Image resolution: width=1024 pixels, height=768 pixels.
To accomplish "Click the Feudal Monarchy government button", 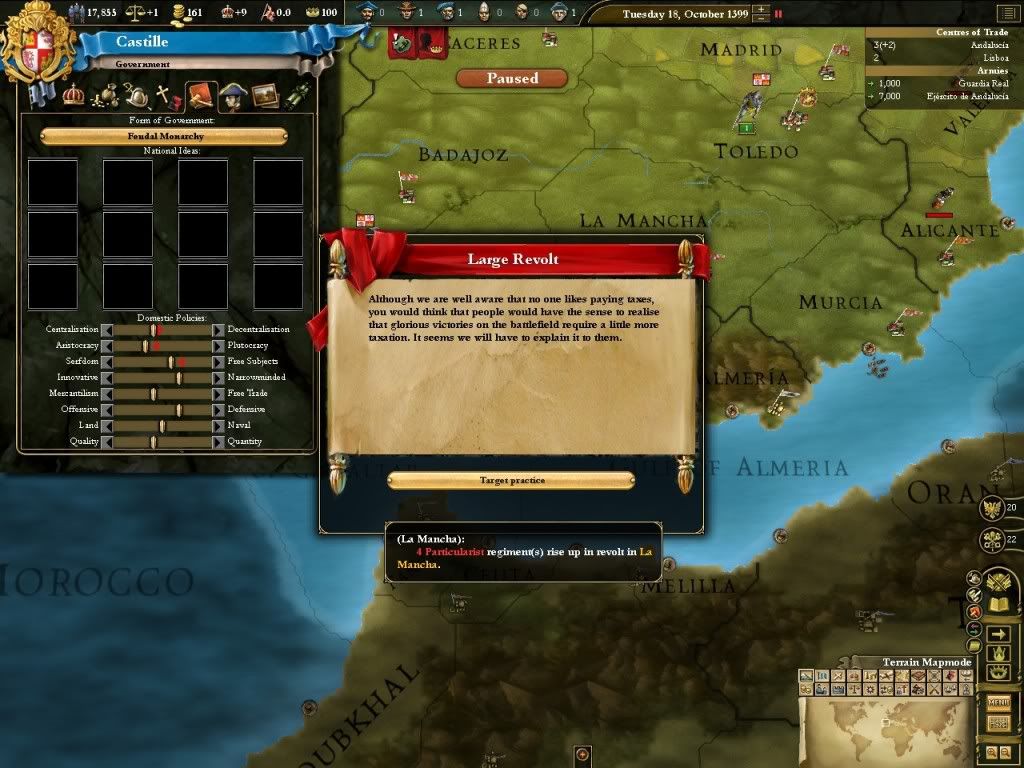I will point(164,136).
